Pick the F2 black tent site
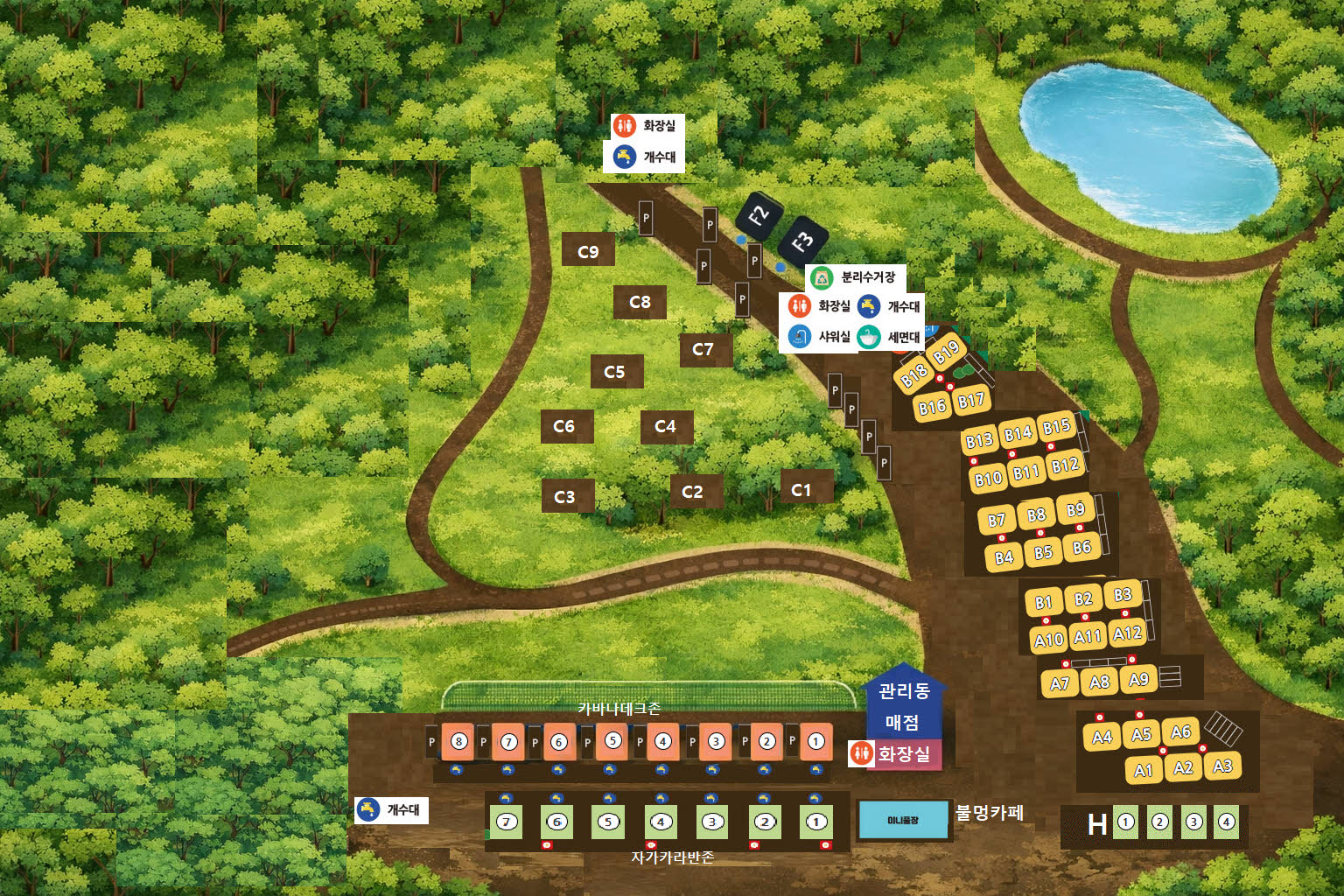Viewport: 1344px width, 896px height. click(x=758, y=214)
